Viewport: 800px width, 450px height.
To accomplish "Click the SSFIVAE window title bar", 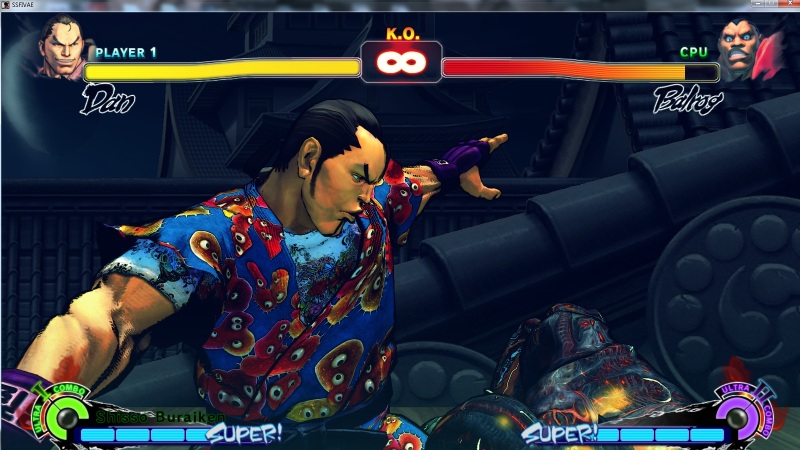I will pos(400,5).
